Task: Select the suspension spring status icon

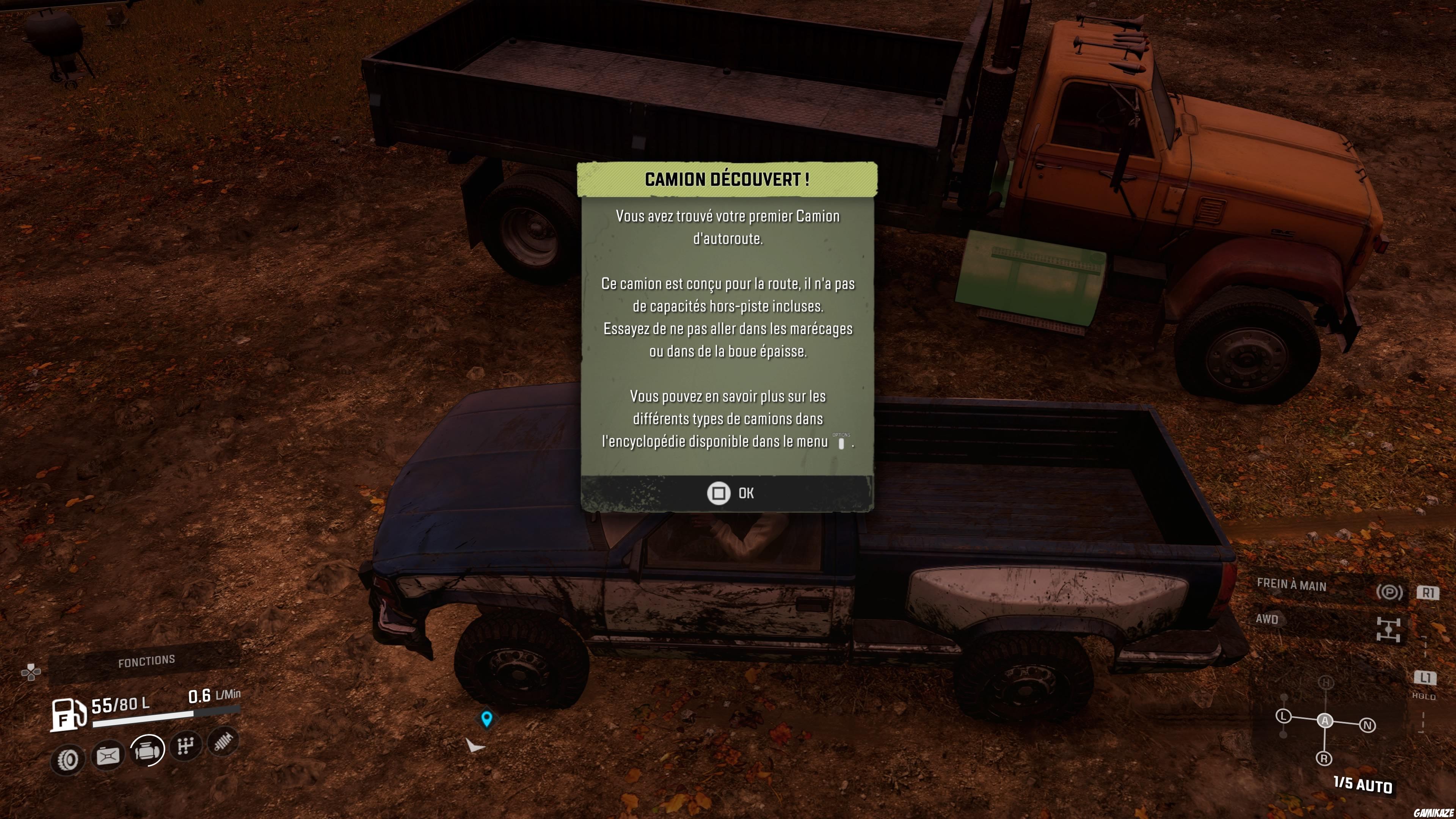Action: click(x=224, y=742)
